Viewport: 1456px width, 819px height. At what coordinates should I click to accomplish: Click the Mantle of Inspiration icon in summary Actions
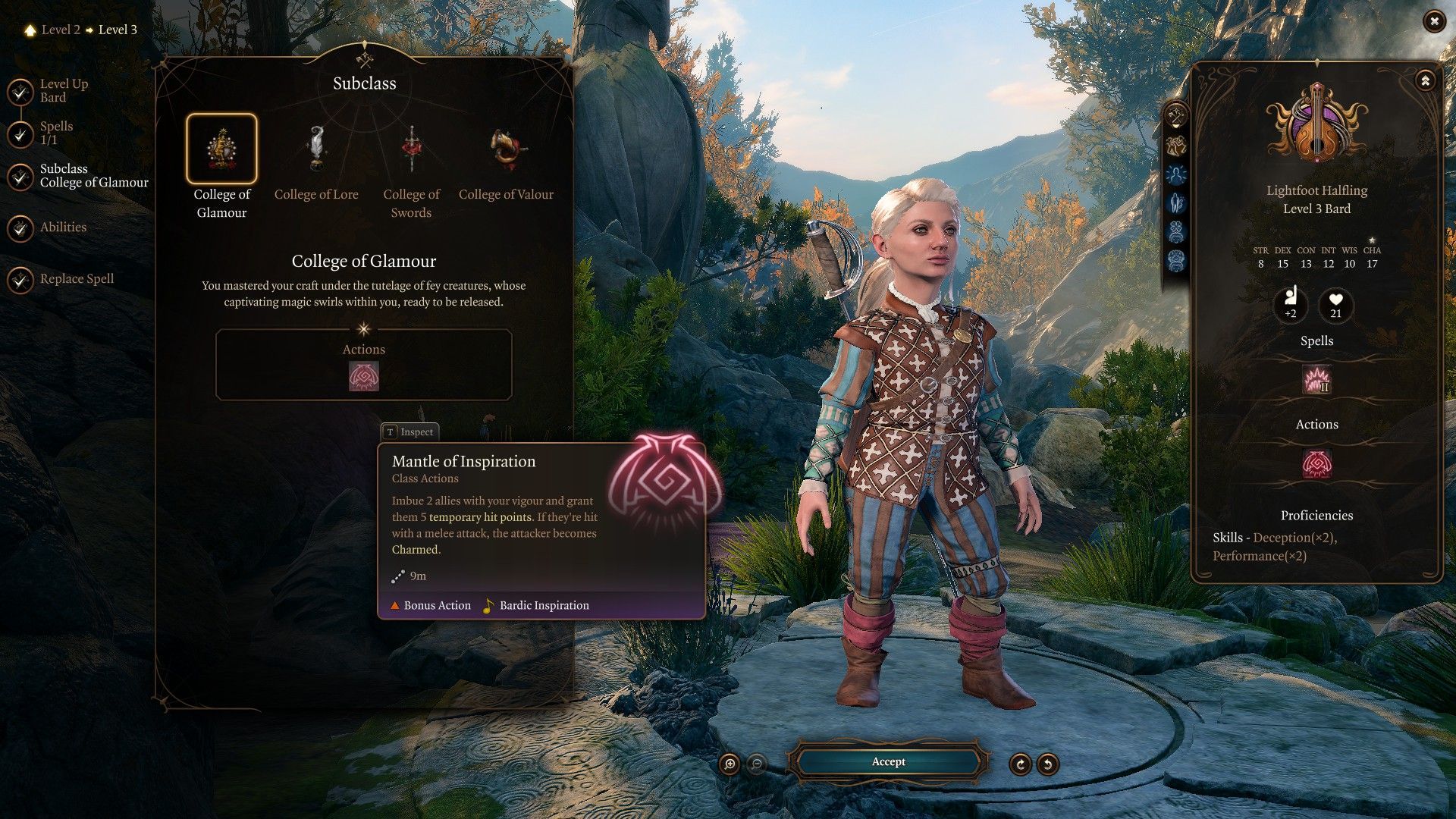pyautogui.click(x=1316, y=463)
